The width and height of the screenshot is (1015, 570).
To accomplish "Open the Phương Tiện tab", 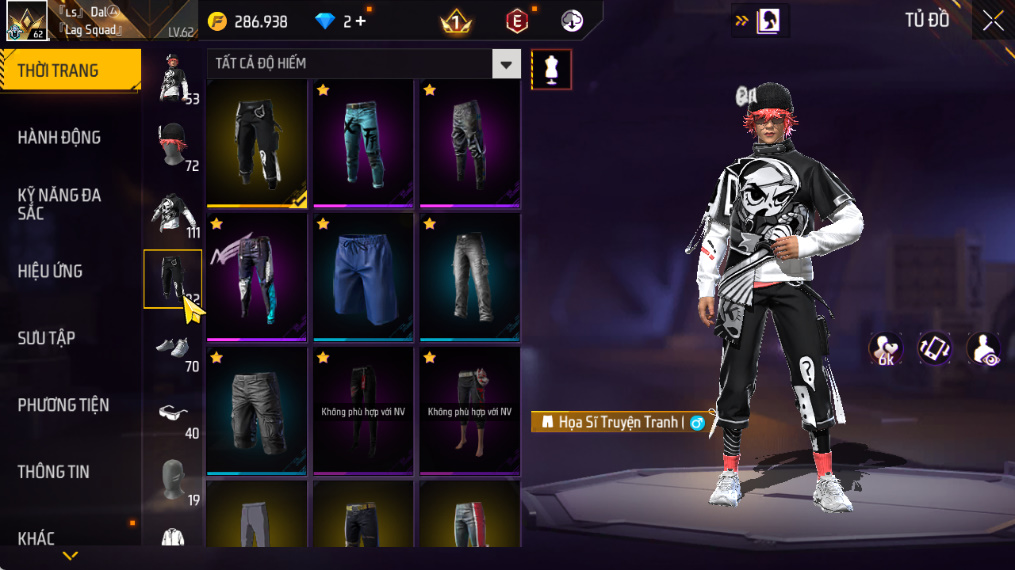I will 63,405.
